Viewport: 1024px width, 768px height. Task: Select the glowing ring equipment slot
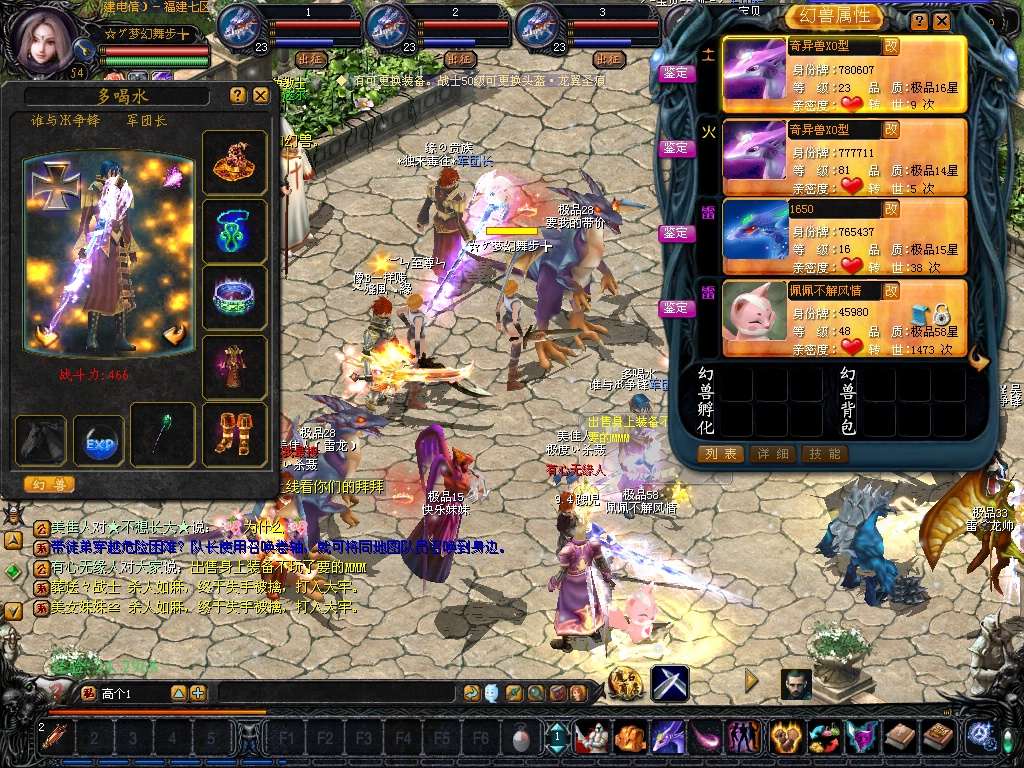(235, 298)
